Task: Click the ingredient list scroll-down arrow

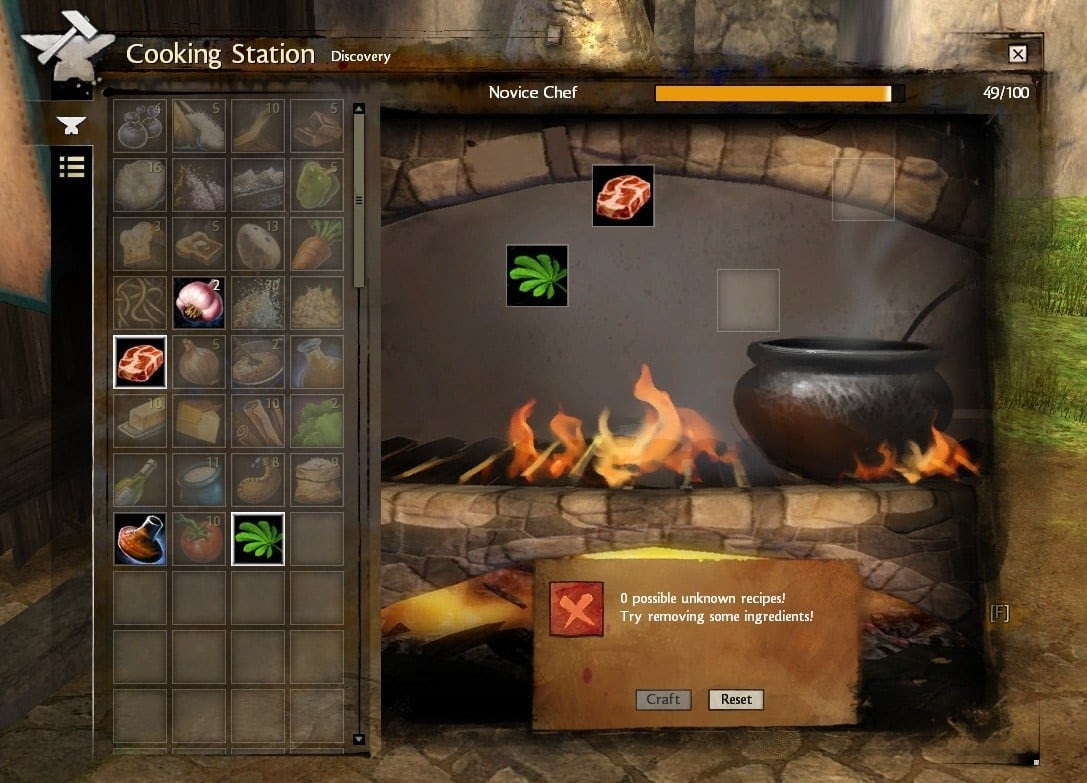Action: [360, 739]
